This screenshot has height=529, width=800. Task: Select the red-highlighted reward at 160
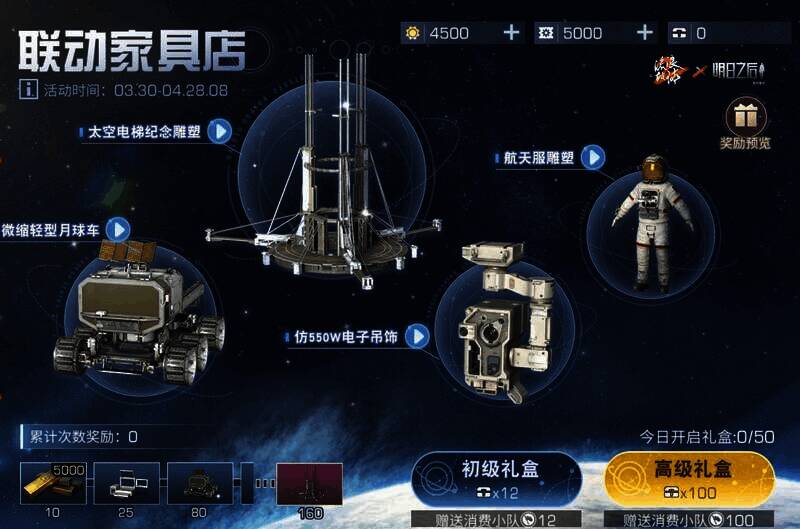pyautogui.click(x=309, y=483)
